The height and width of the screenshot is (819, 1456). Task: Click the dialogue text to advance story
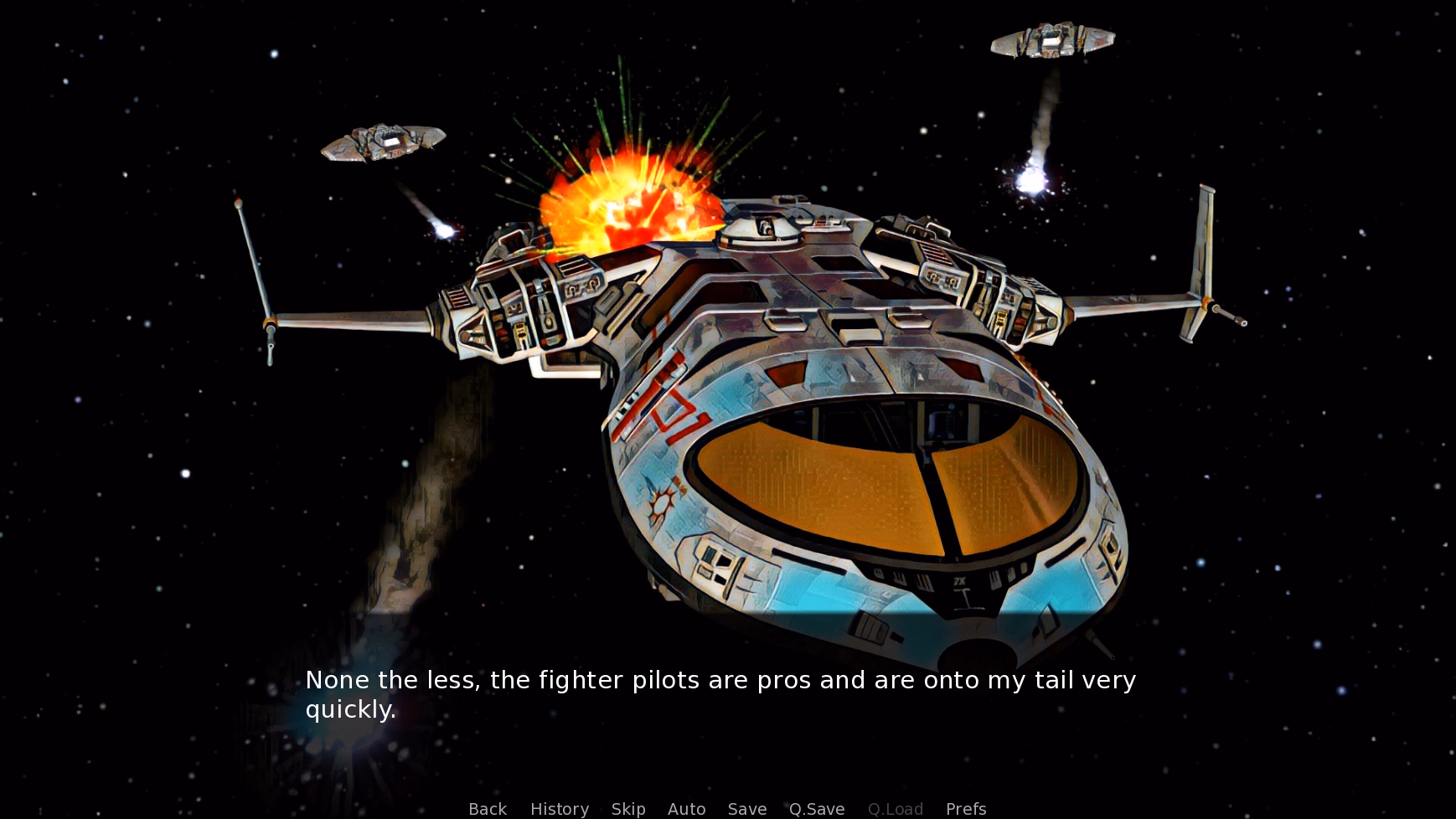click(x=720, y=693)
